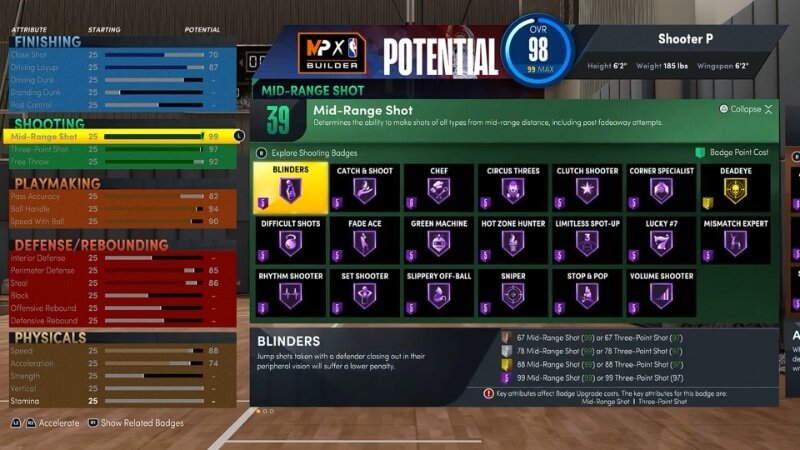Pick the Circus Threes badge

pyautogui.click(x=513, y=188)
